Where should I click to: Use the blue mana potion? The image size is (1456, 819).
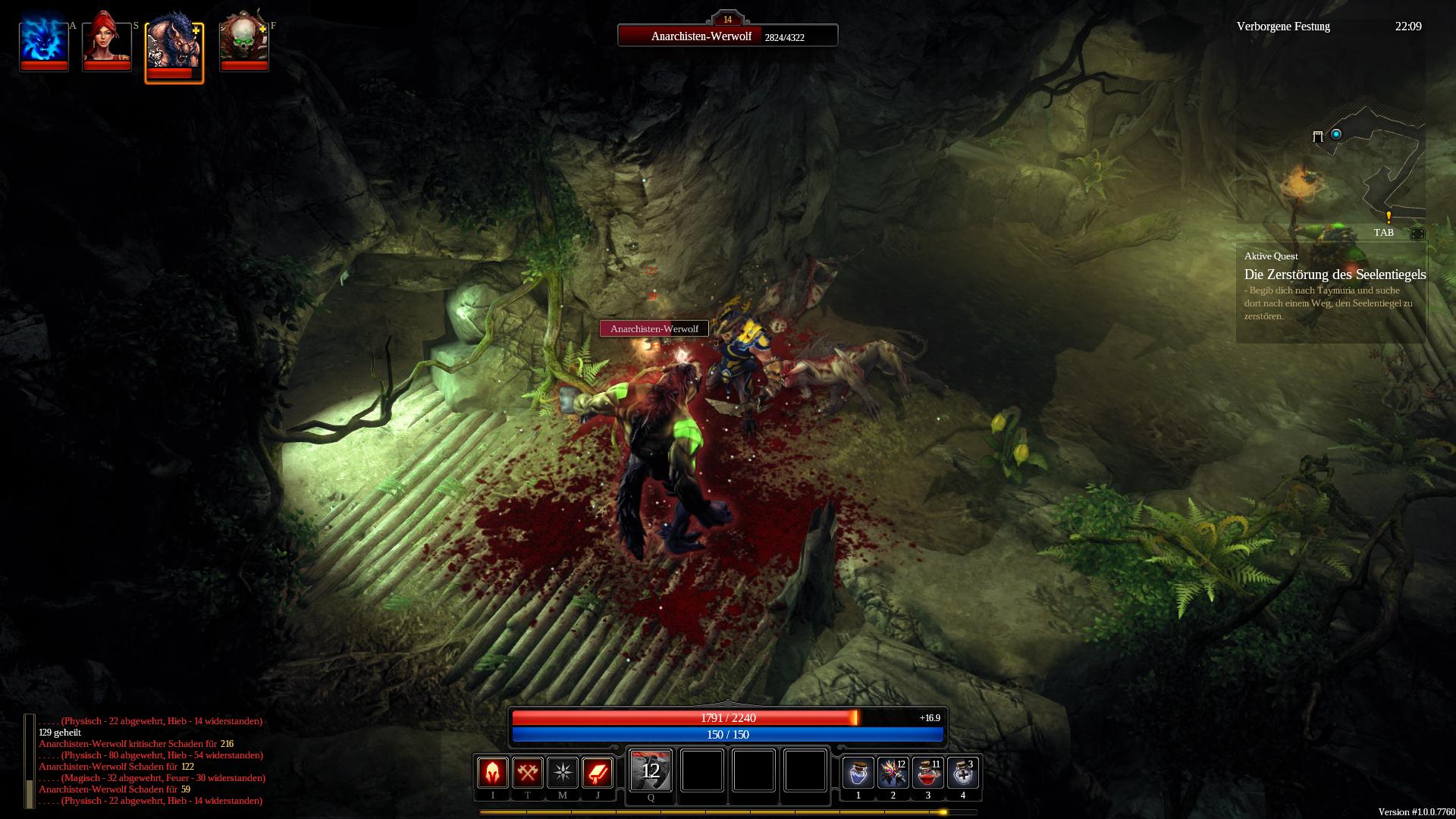tap(858, 773)
